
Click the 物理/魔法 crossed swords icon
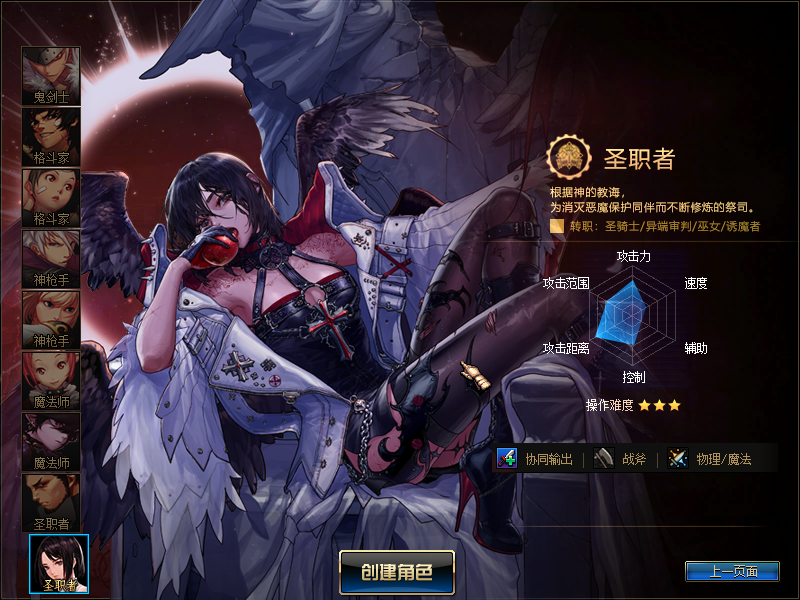pyautogui.click(x=679, y=459)
